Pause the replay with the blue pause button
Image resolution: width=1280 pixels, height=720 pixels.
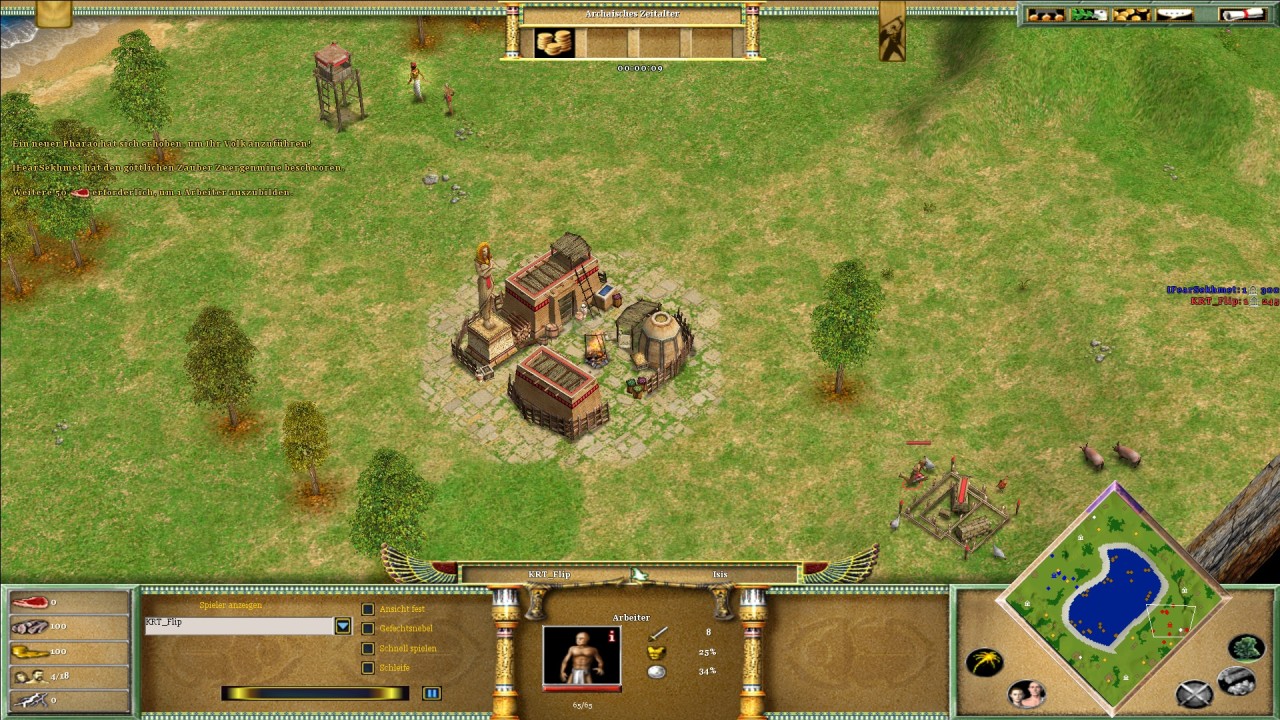click(431, 693)
